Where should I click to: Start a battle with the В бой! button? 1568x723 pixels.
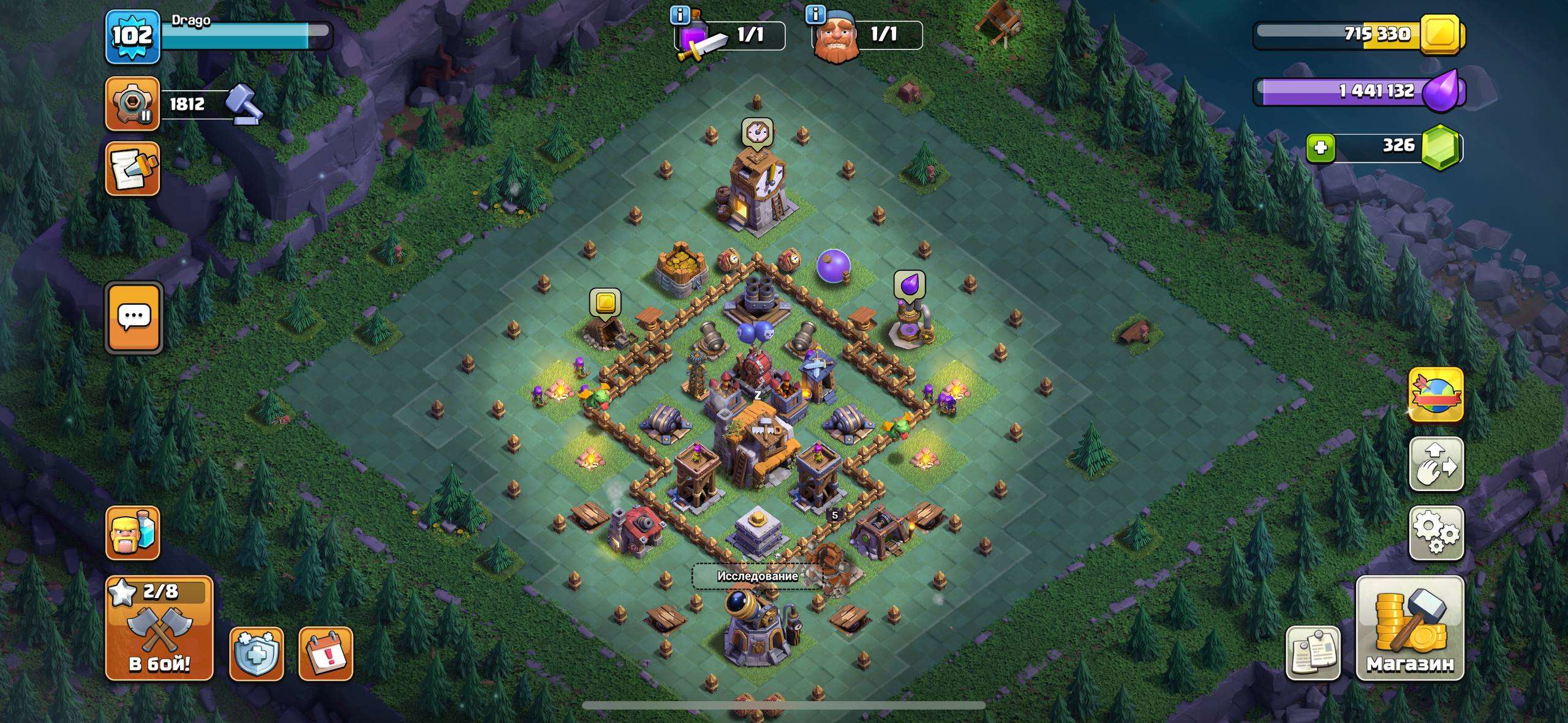coord(159,629)
